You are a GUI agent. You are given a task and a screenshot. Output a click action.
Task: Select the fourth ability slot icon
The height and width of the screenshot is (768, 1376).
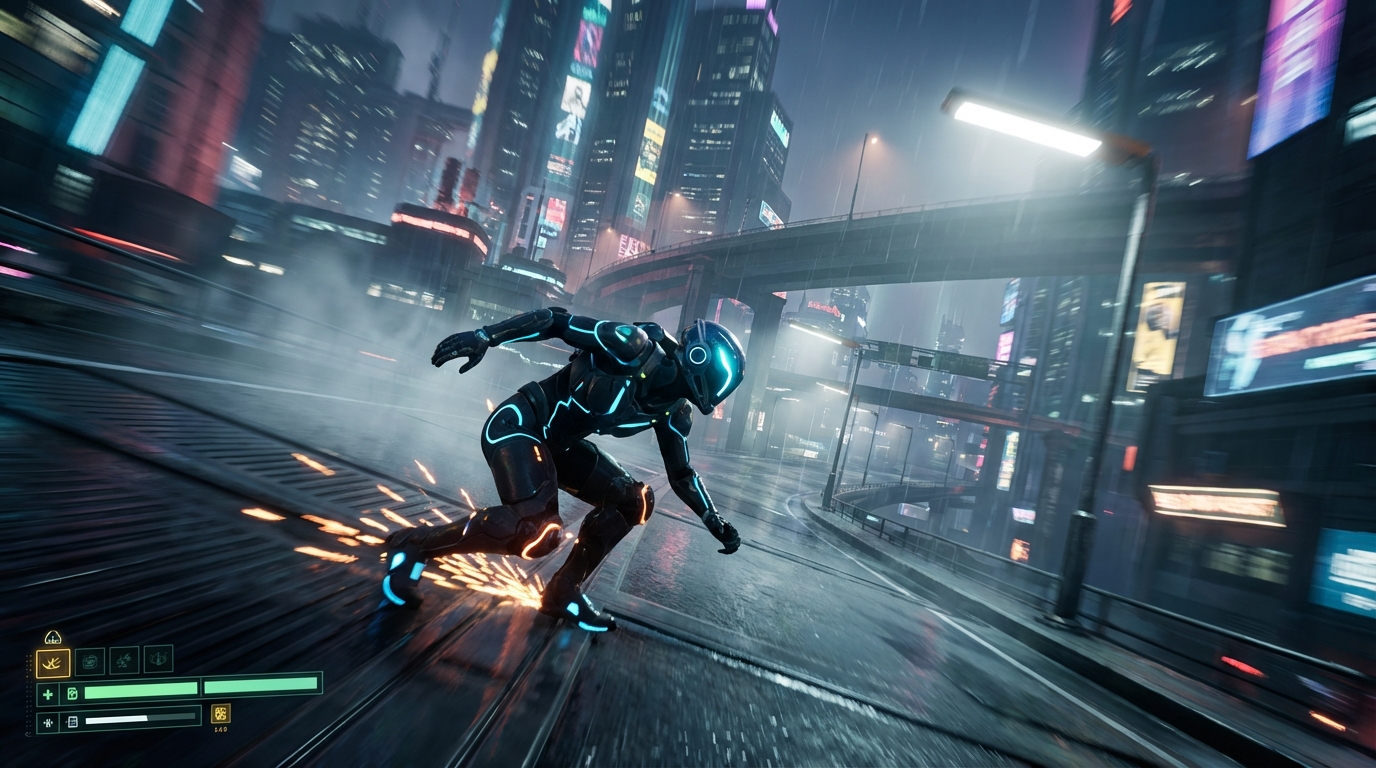click(158, 660)
